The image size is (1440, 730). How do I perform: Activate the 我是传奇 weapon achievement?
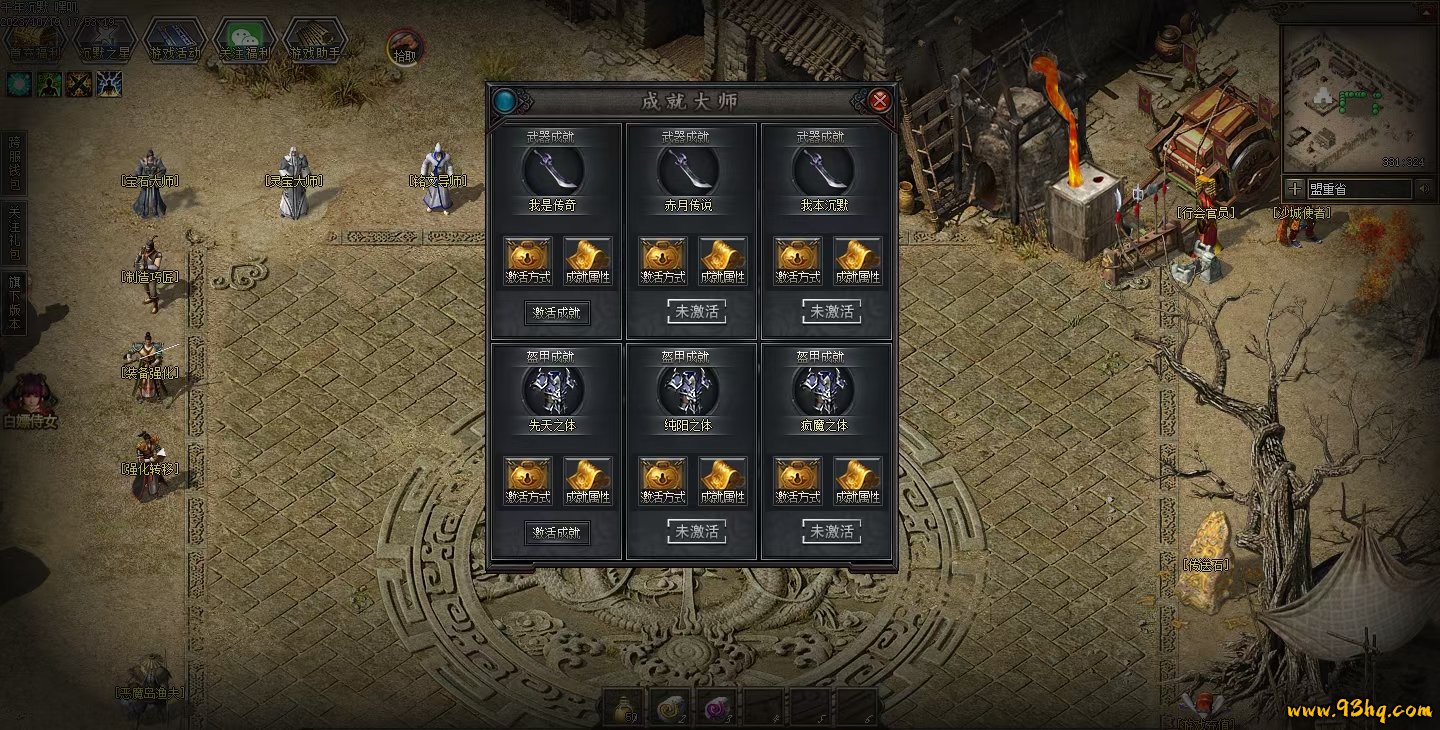click(557, 312)
